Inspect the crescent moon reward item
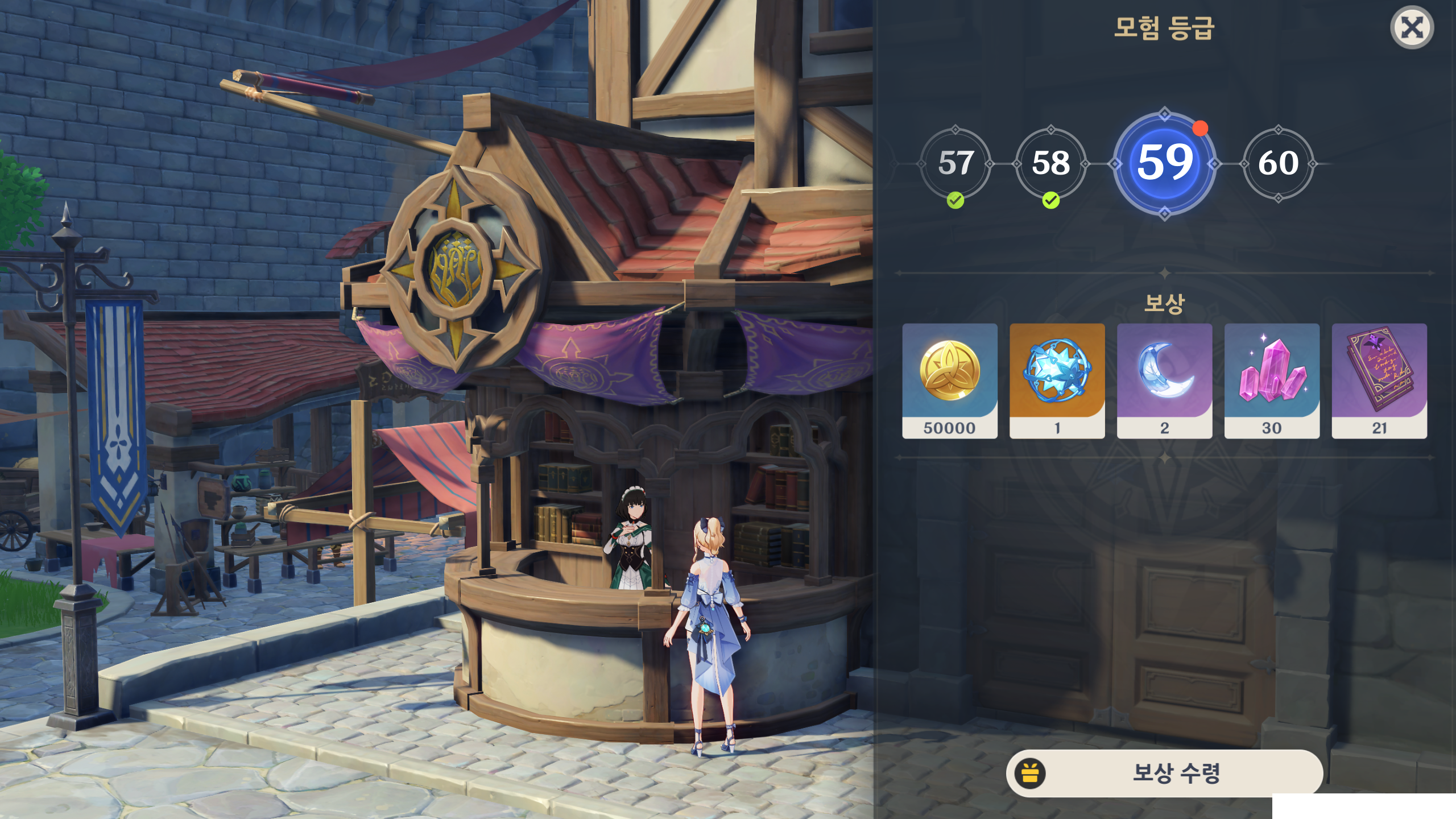The height and width of the screenshot is (819, 1456). tap(1164, 380)
